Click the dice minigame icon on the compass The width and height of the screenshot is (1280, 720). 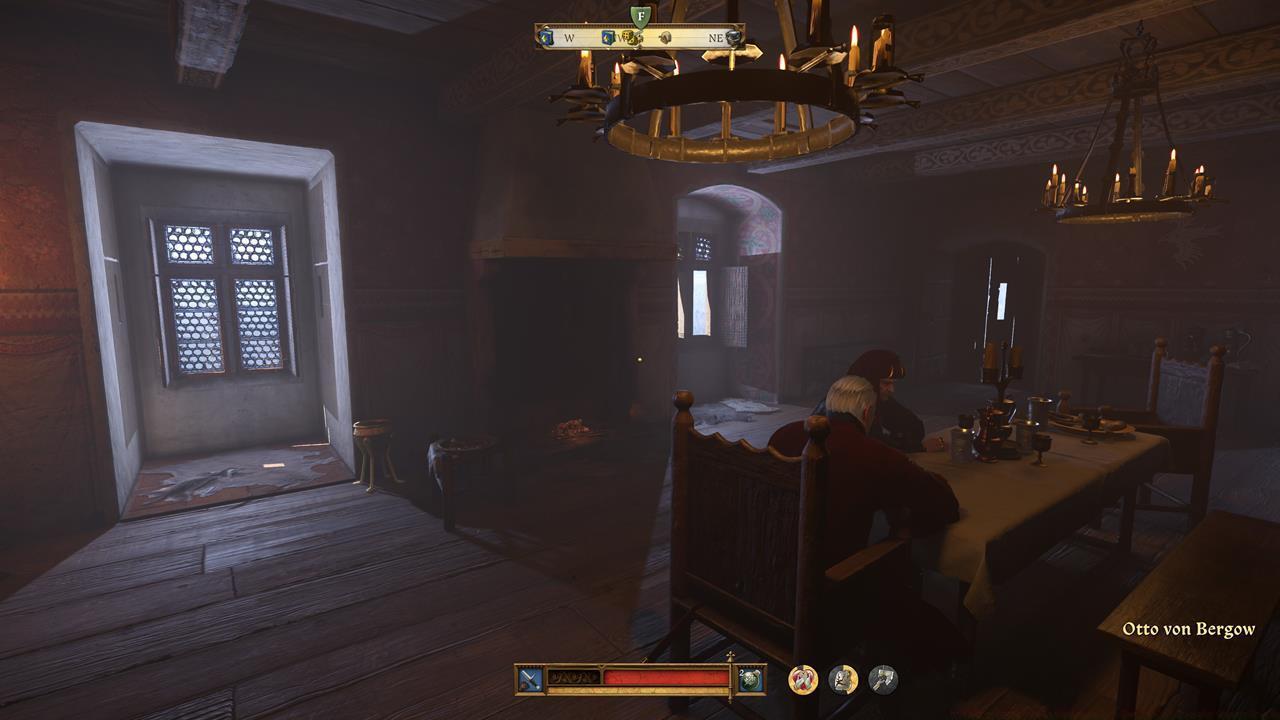tap(628, 37)
